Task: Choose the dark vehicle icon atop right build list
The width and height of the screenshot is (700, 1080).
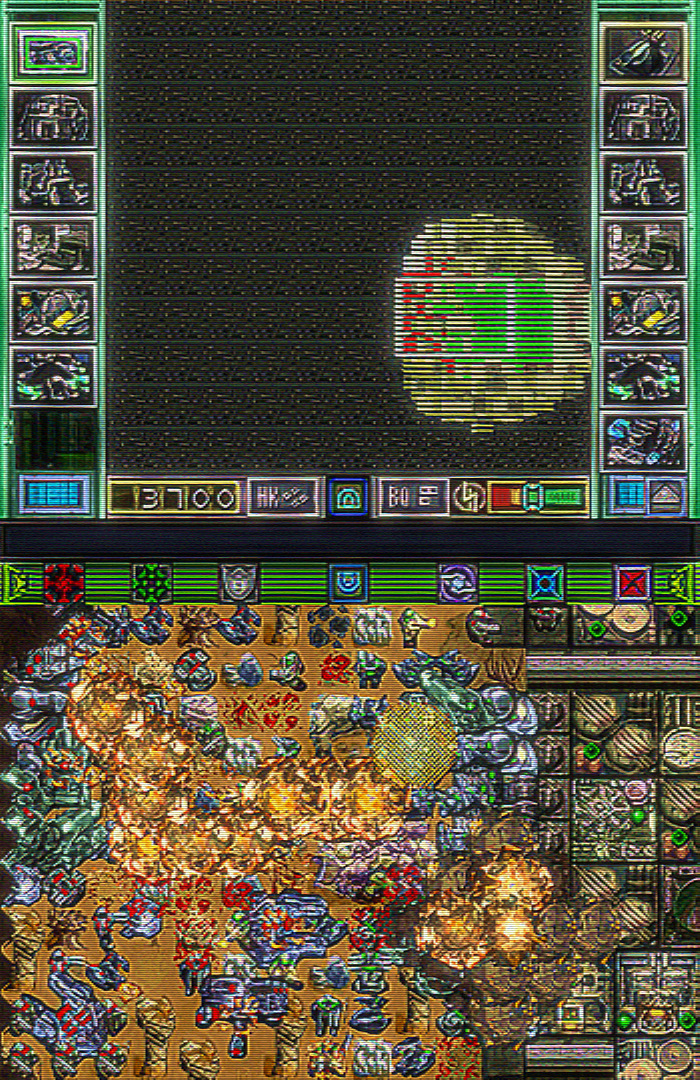Action: [x=643, y=52]
